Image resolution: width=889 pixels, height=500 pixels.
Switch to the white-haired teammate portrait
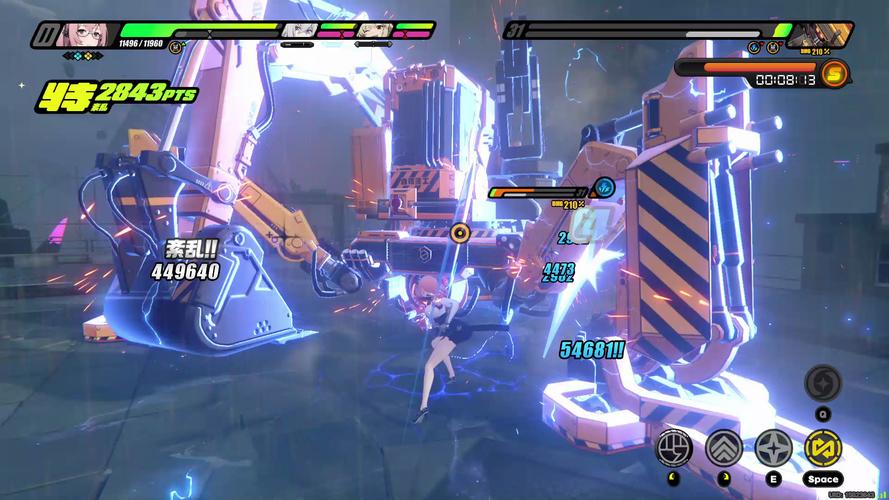(299, 31)
